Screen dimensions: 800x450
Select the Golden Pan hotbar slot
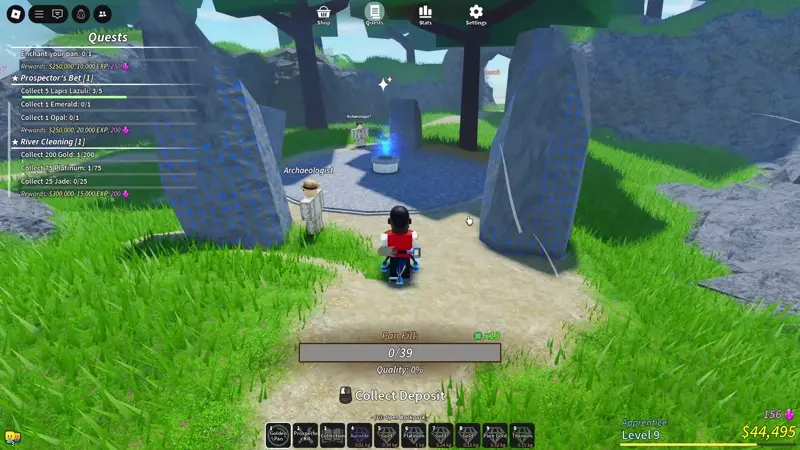point(278,435)
